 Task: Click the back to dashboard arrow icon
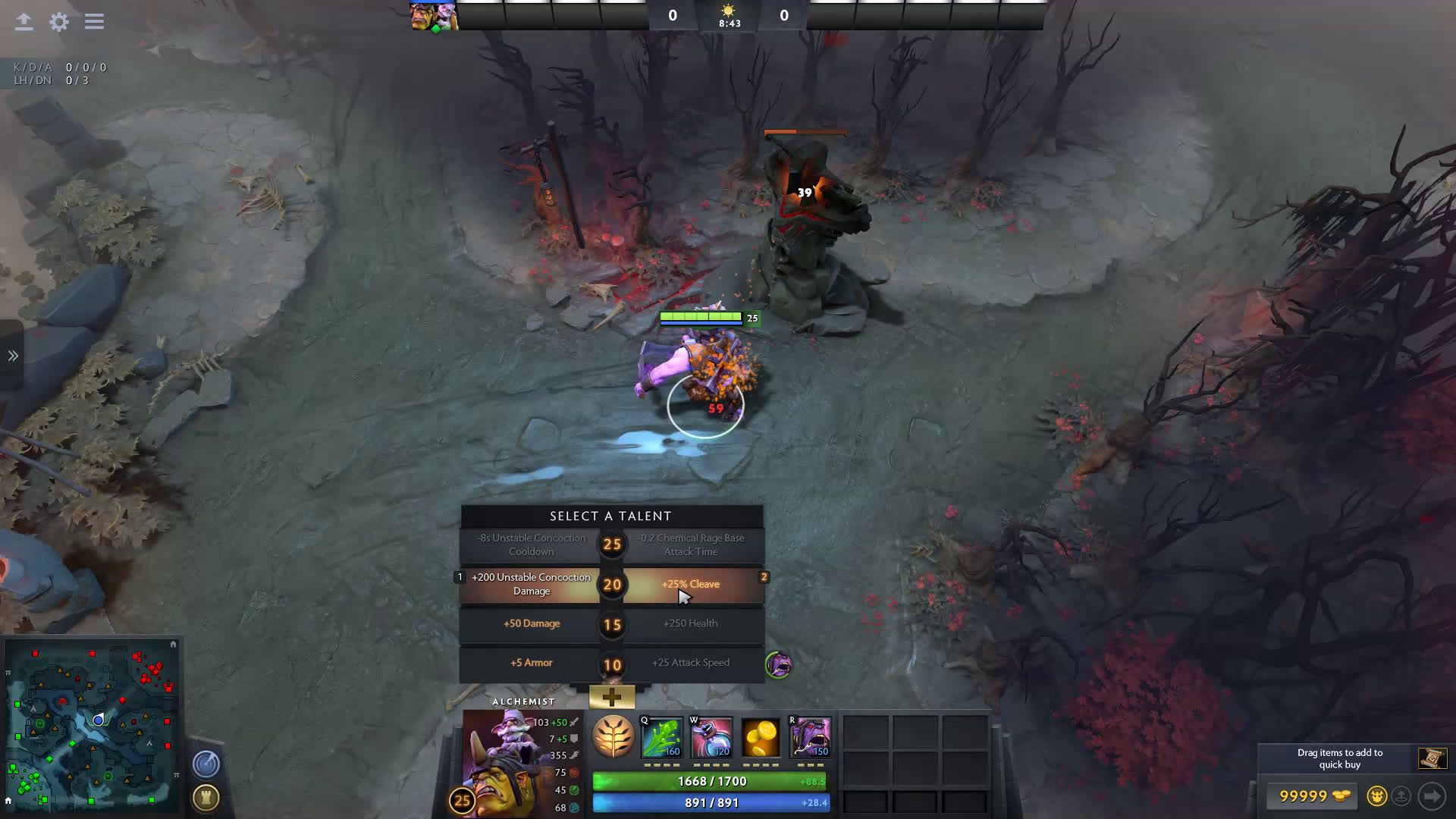click(x=24, y=22)
